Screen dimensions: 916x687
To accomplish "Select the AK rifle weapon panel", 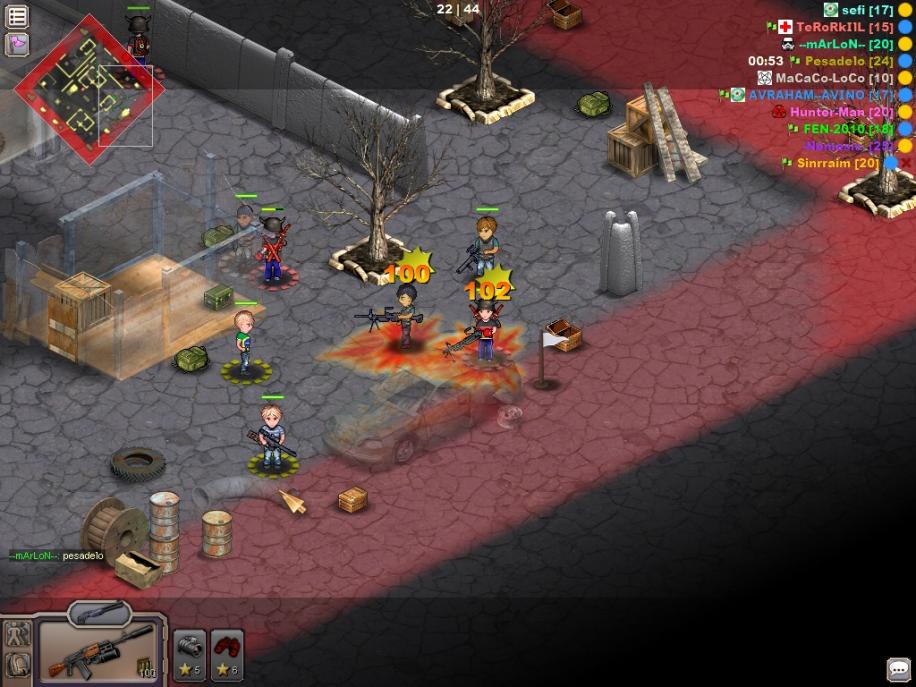I will (98, 651).
